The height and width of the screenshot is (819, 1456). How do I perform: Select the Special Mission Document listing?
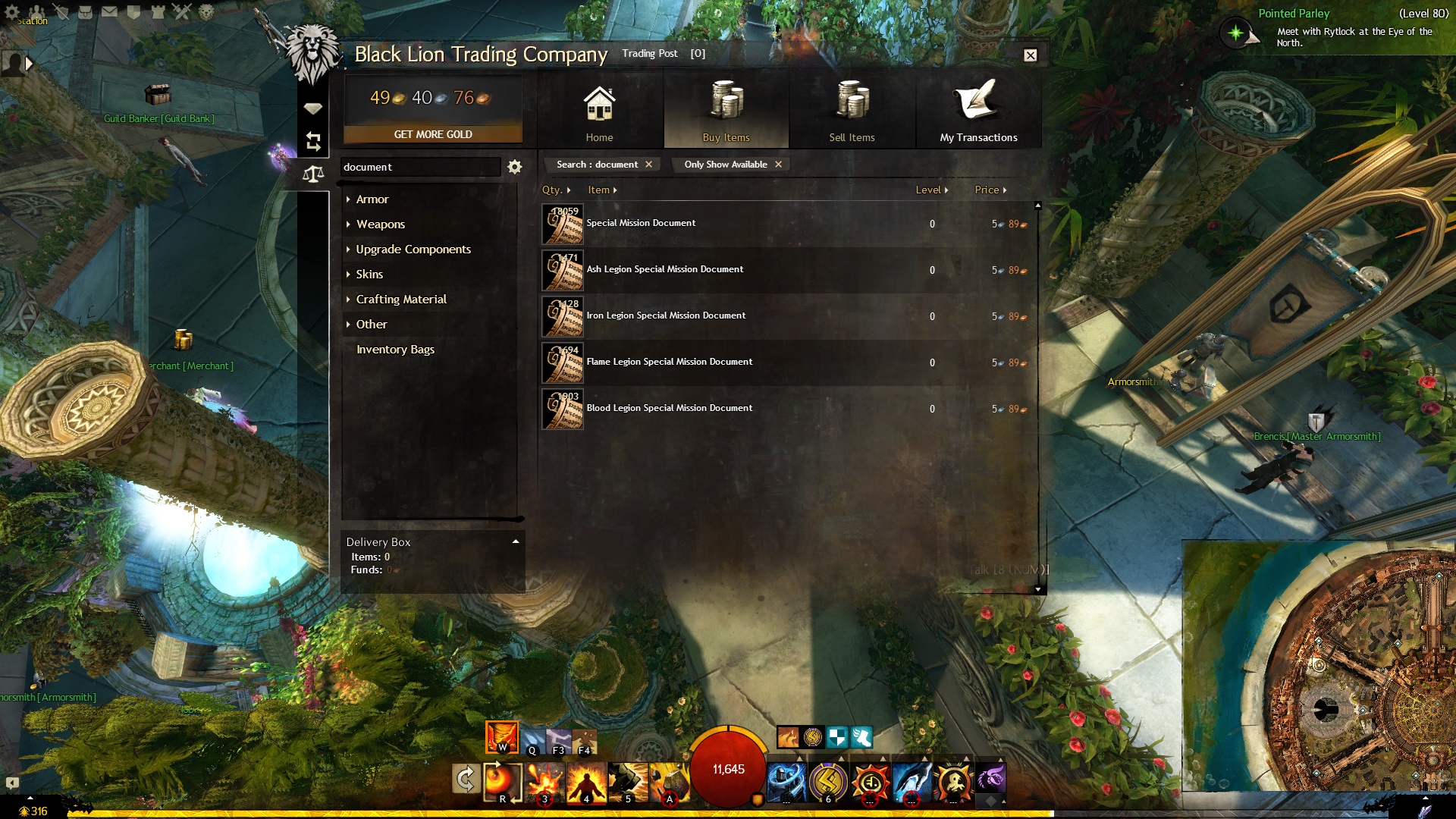point(641,224)
